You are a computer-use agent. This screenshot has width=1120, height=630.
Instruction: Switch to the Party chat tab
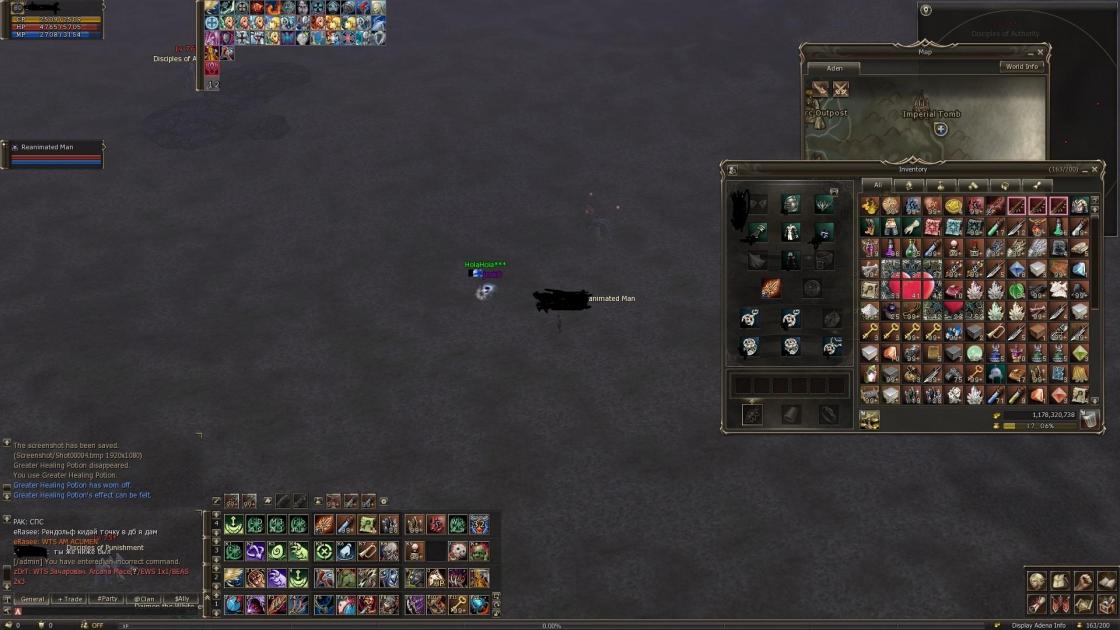pos(107,599)
